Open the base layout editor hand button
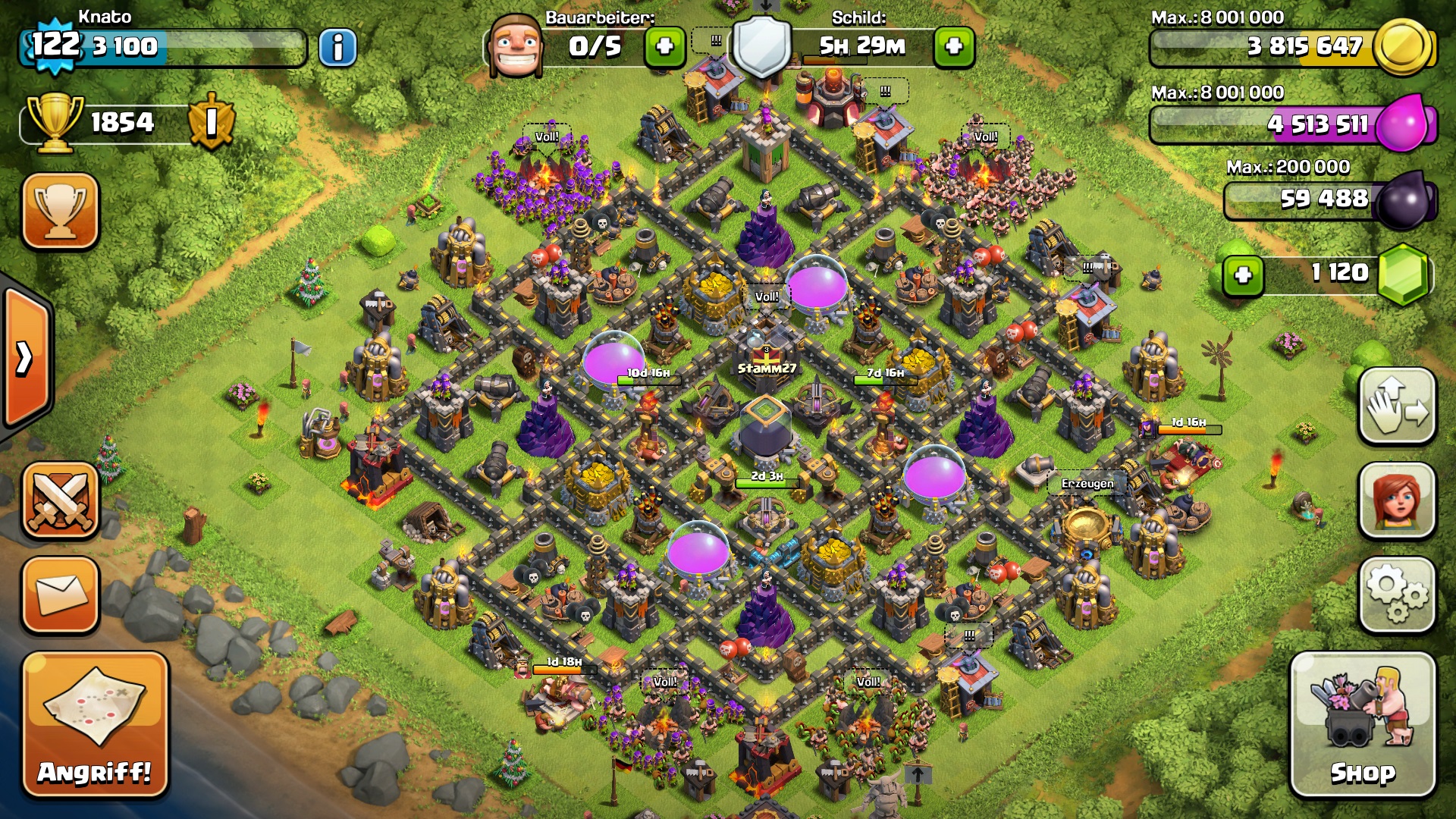The height and width of the screenshot is (819, 1456). (x=1397, y=406)
